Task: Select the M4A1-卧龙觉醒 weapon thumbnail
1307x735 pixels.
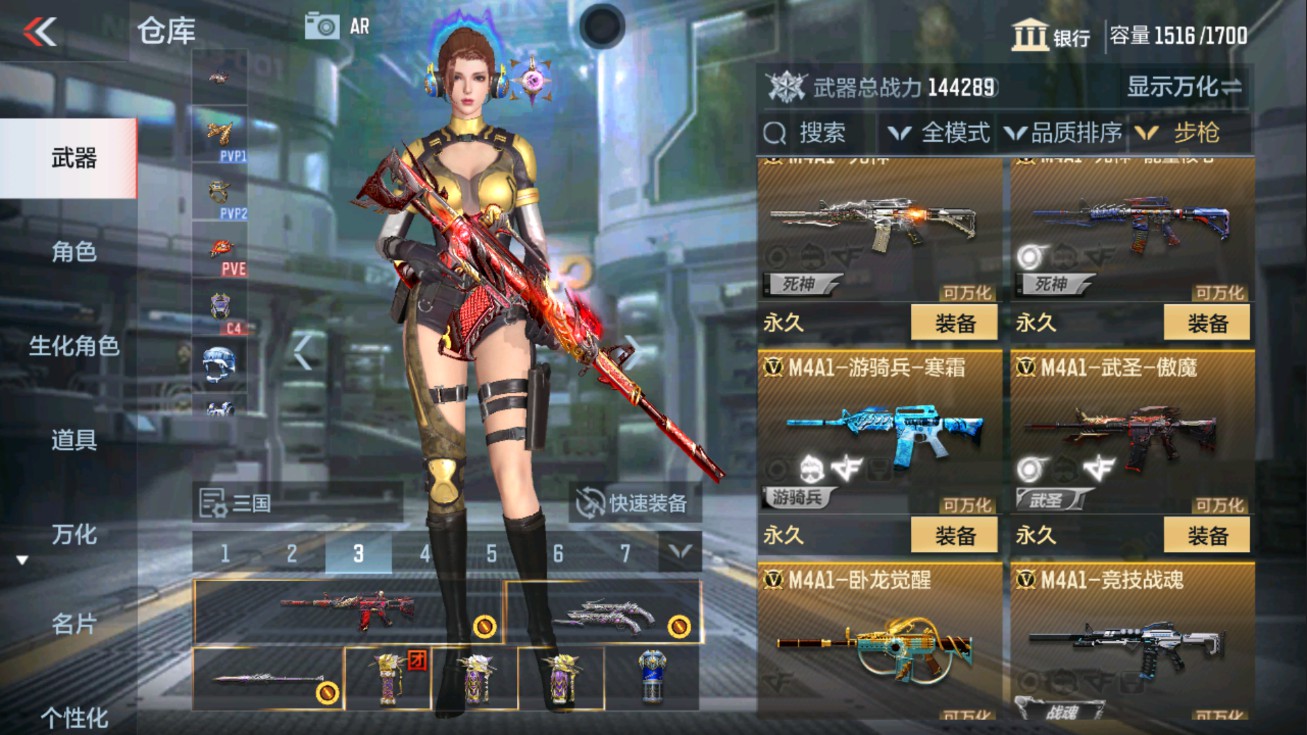Action: [x=877, y=651]
